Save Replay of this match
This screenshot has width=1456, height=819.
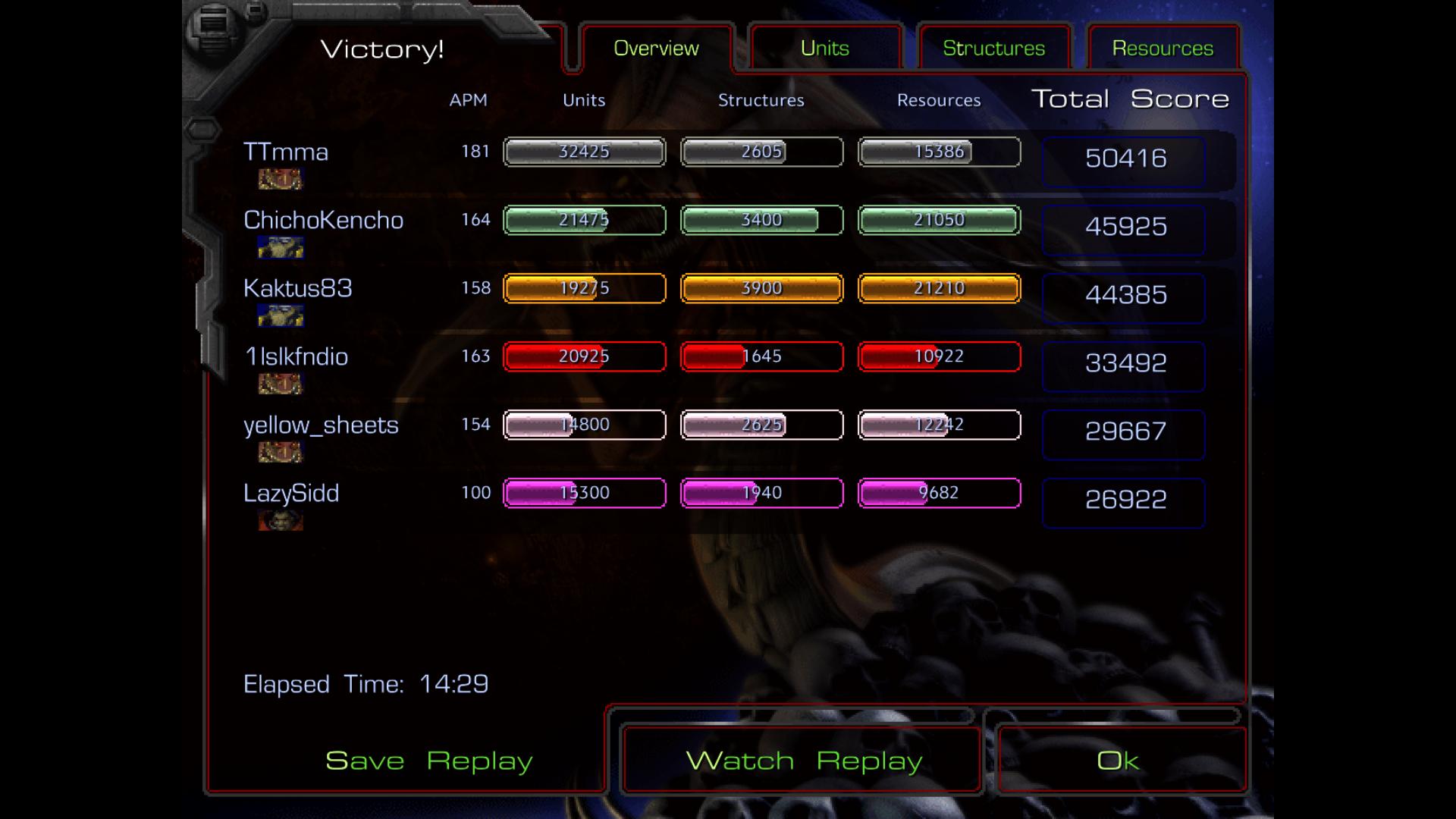coord(429,761)
